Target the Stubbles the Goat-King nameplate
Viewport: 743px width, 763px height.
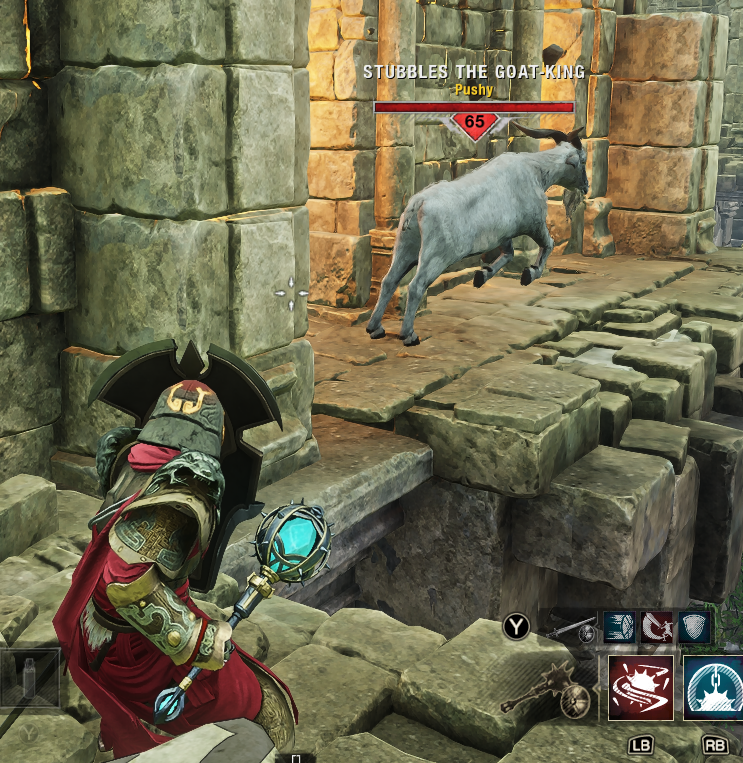473,72
